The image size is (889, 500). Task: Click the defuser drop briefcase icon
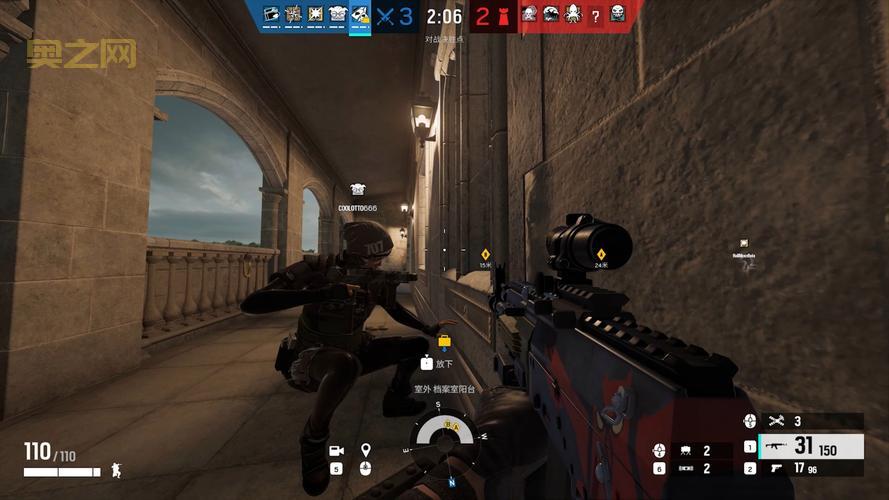pyautogui.click(x=443, y=342)
